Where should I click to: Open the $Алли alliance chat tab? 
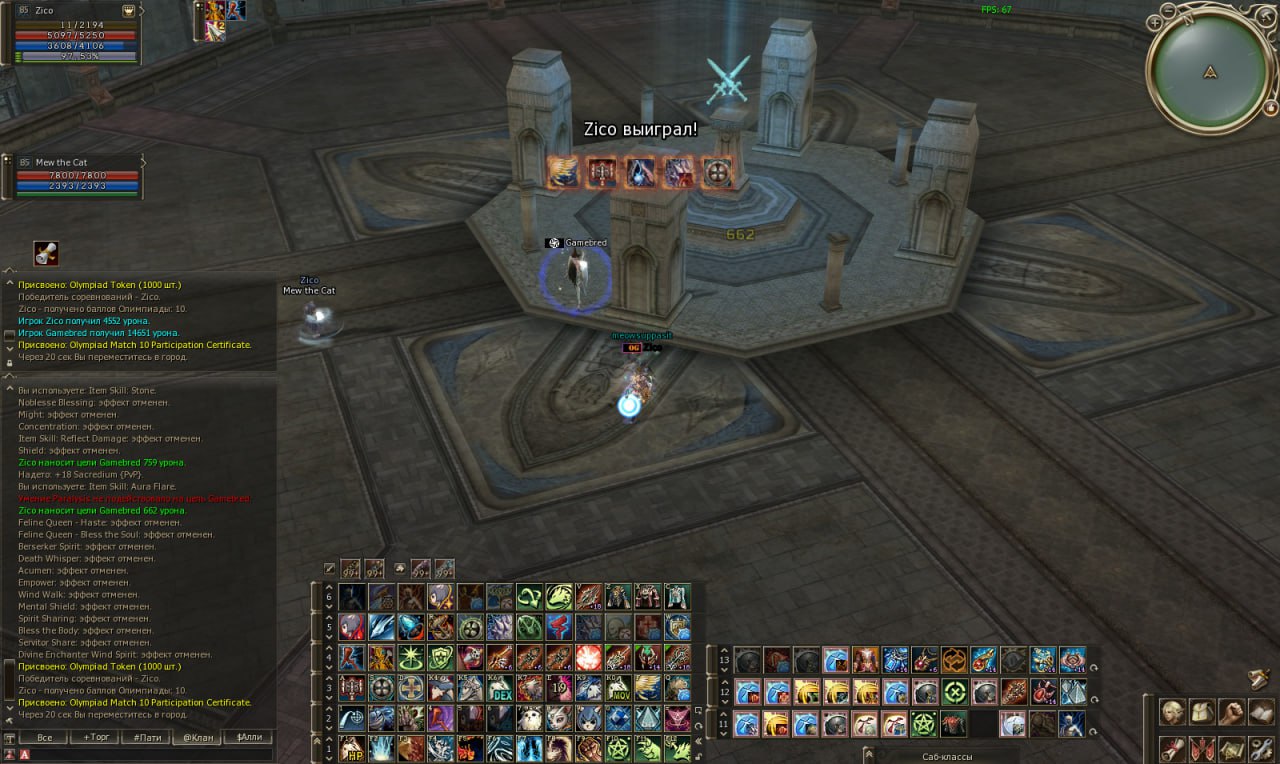[248, 737]
